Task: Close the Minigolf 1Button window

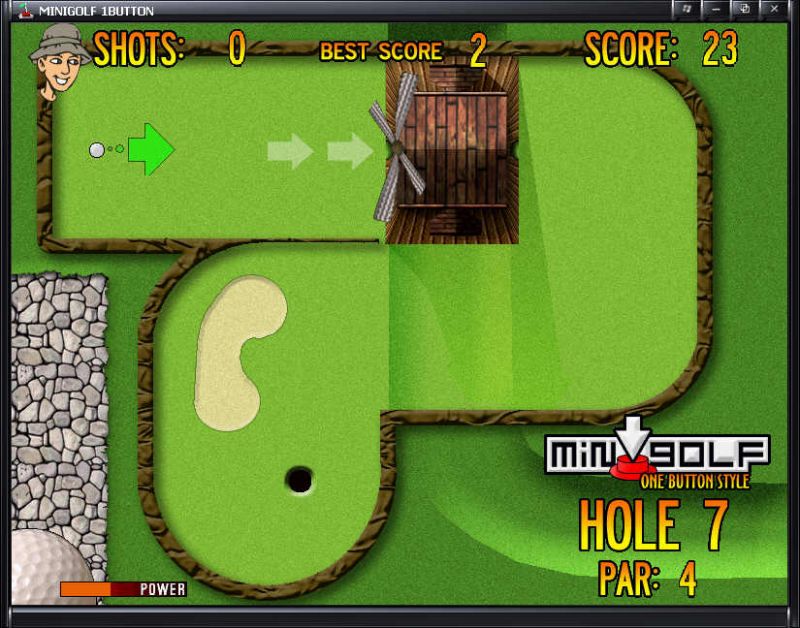Action: [774, 9]
